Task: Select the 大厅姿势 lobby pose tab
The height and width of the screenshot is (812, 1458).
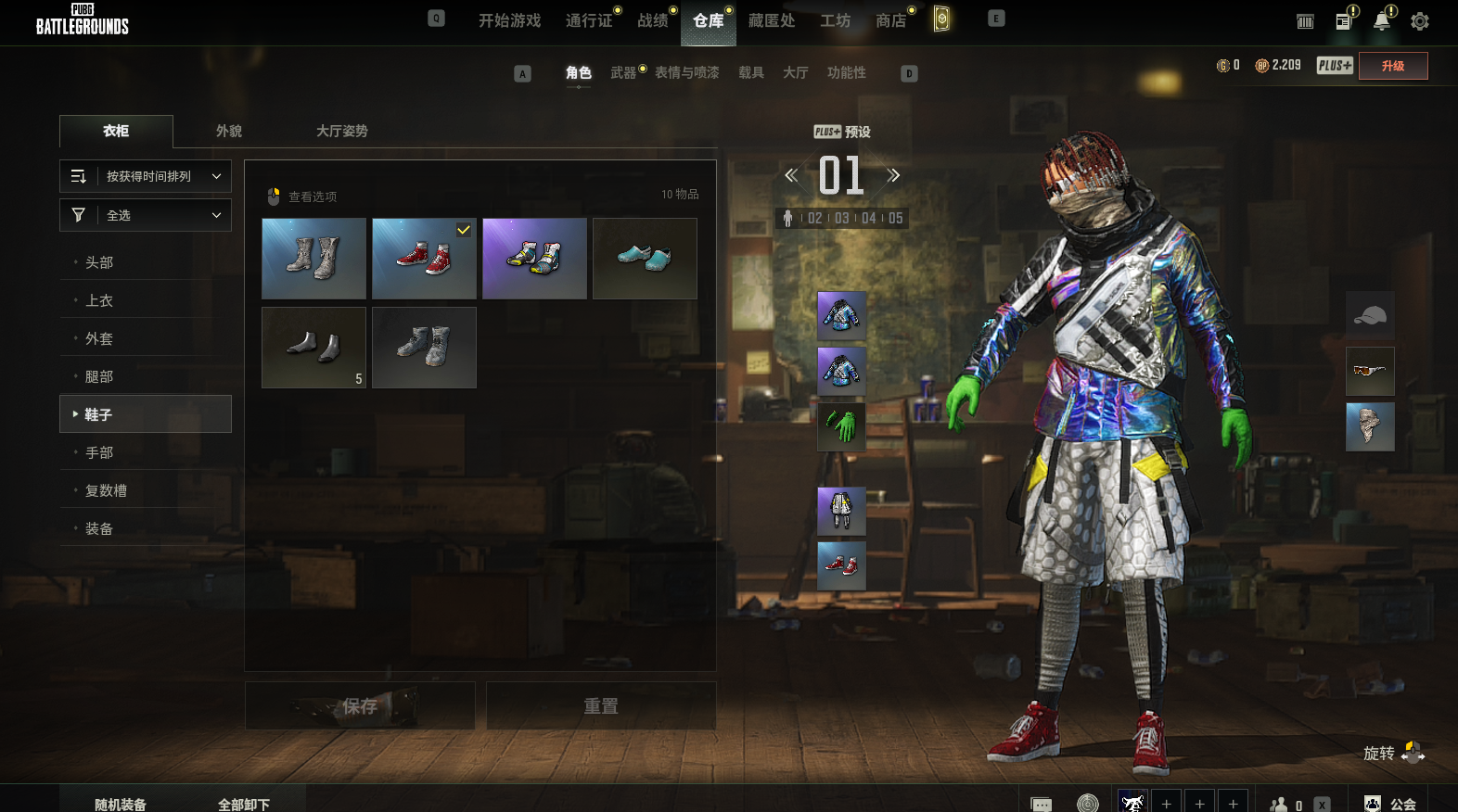Action: (x=341, y=131)
